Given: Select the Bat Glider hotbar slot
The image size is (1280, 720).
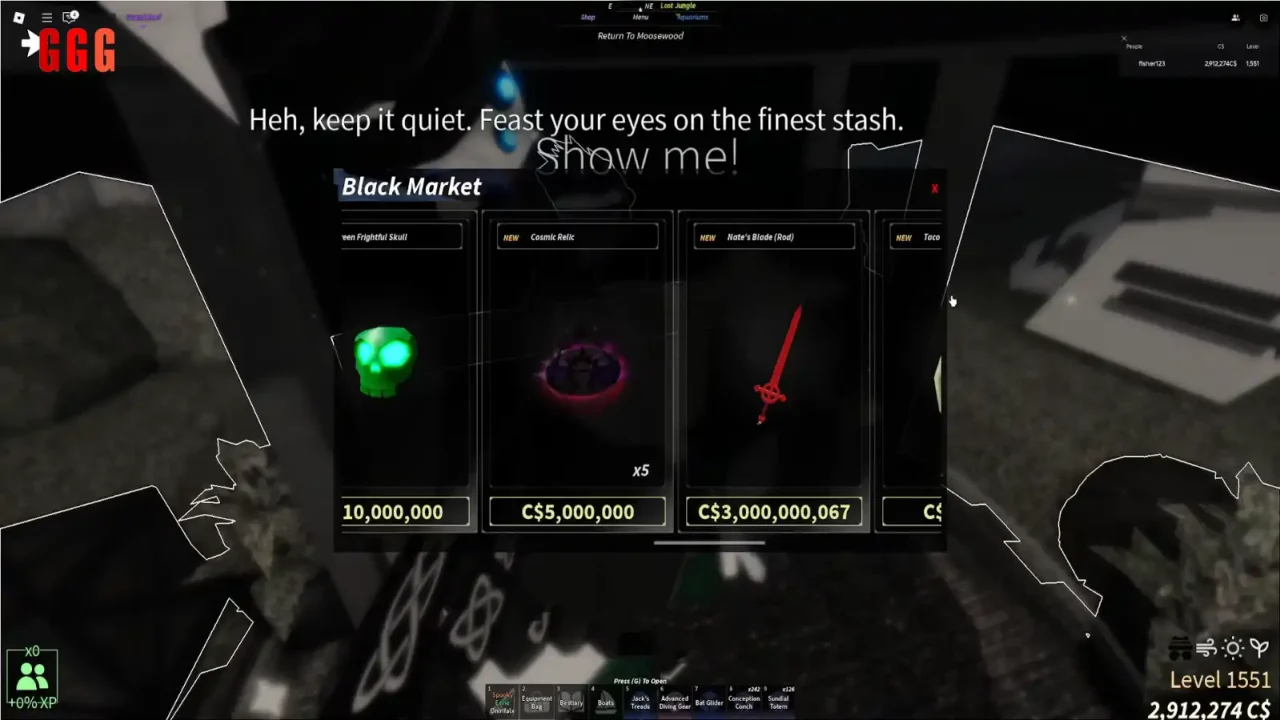Looking at the screenshot, I should [x=709, y=701].
